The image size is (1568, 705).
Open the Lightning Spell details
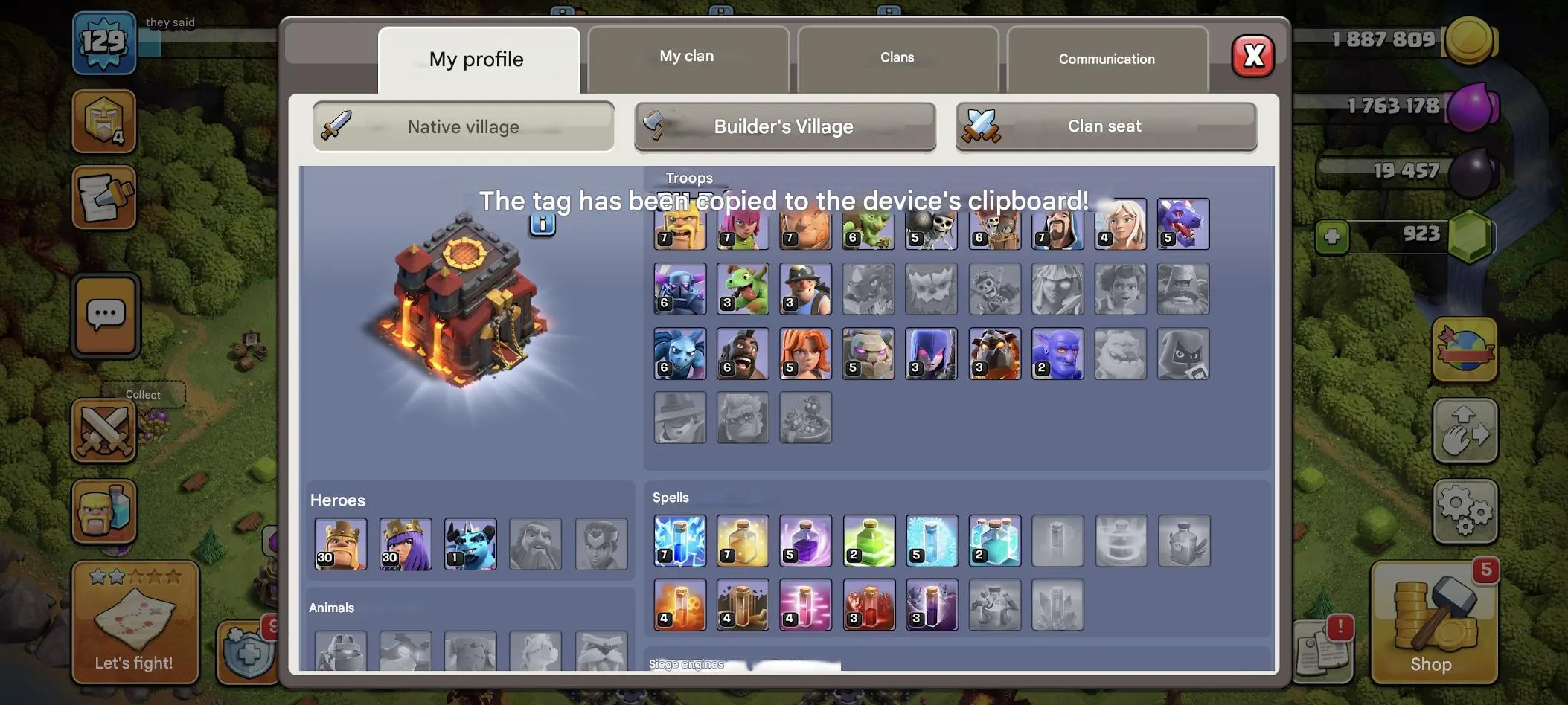(679, 541)
